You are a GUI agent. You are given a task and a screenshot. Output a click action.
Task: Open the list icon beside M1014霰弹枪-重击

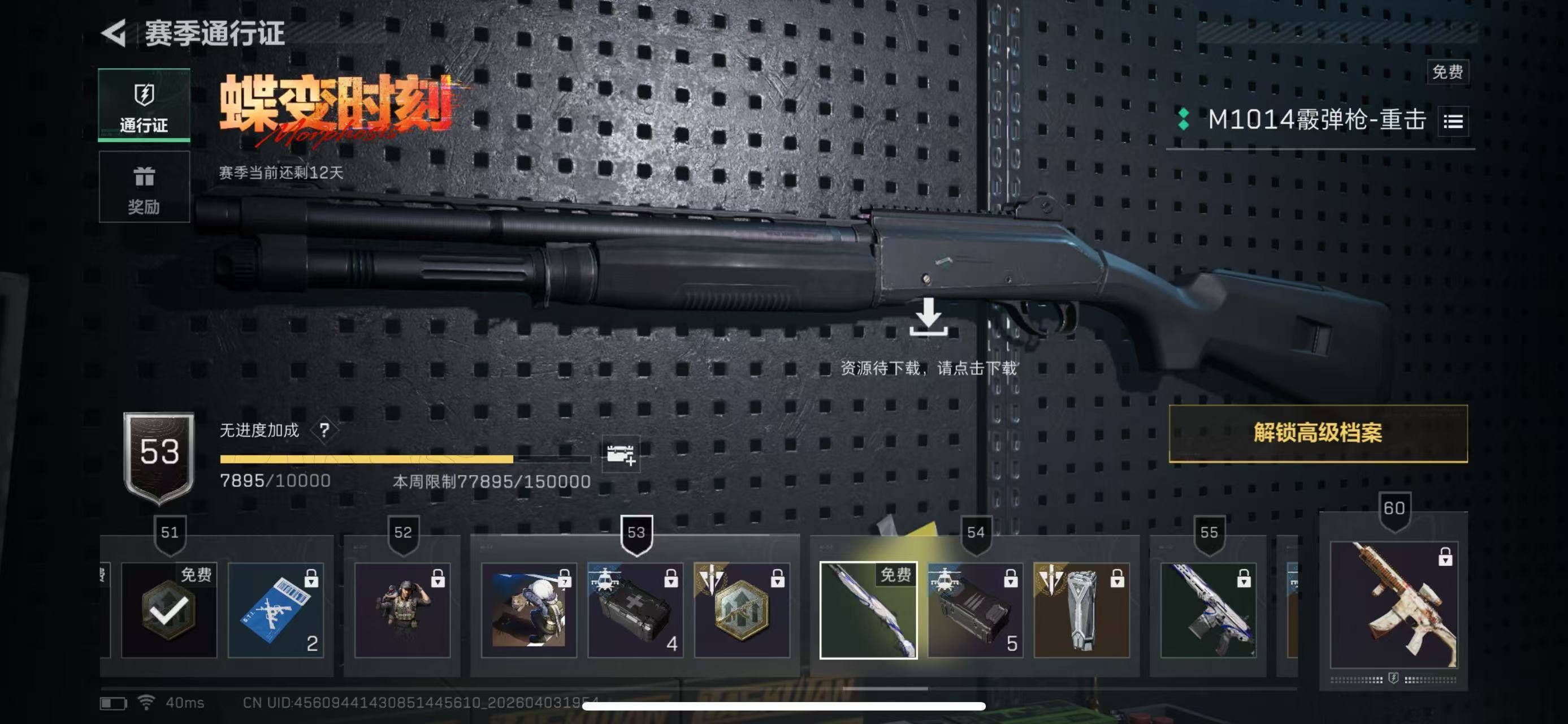(1453, 122)
